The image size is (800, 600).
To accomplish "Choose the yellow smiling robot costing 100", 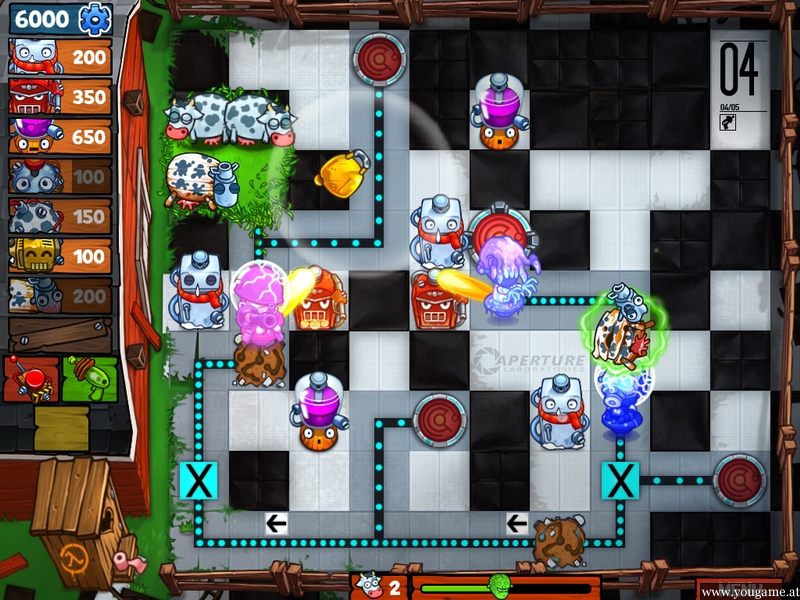I will click(59, 256).
